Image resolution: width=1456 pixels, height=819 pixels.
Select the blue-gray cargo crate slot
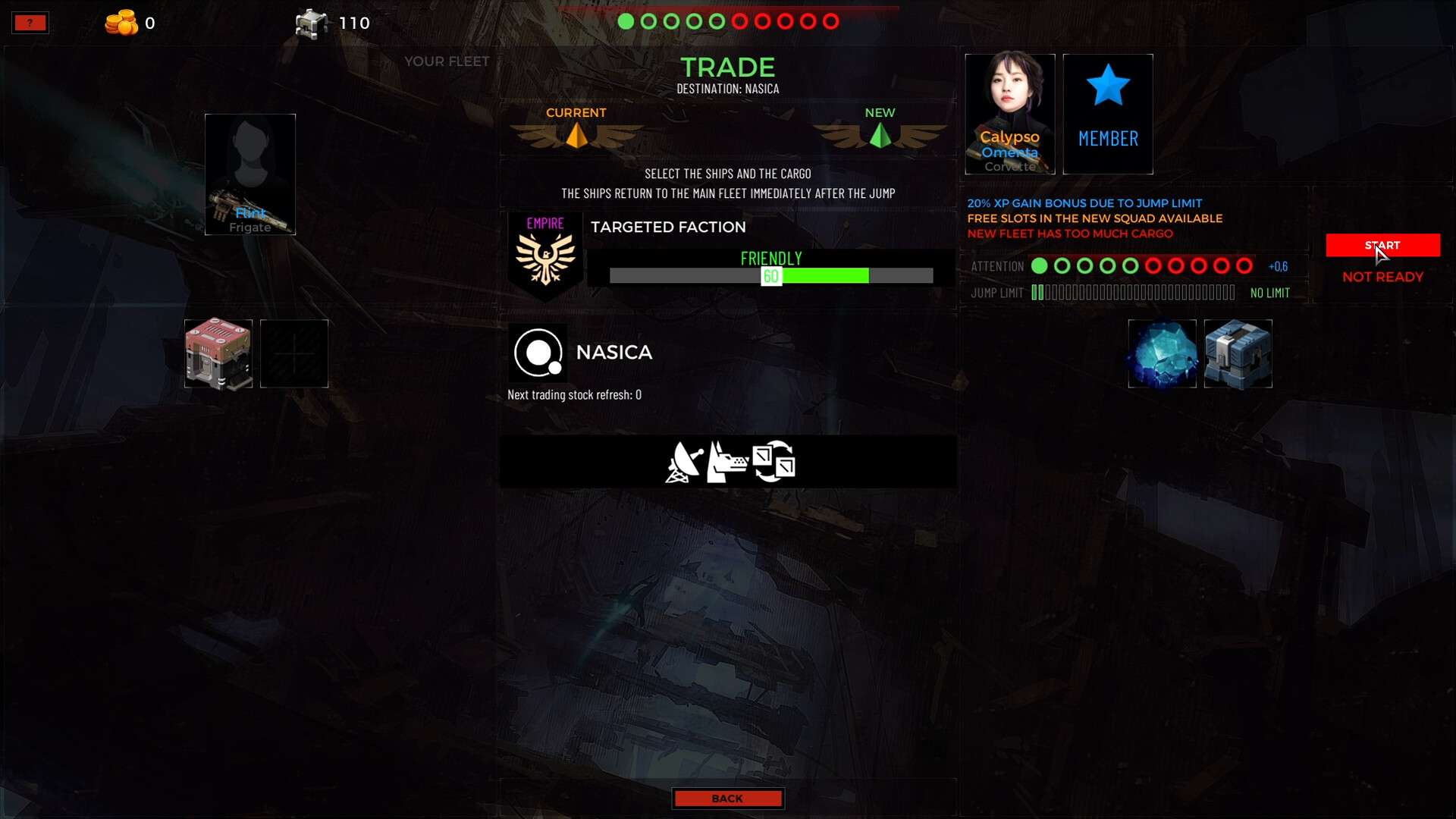[x=1238, y=353]
